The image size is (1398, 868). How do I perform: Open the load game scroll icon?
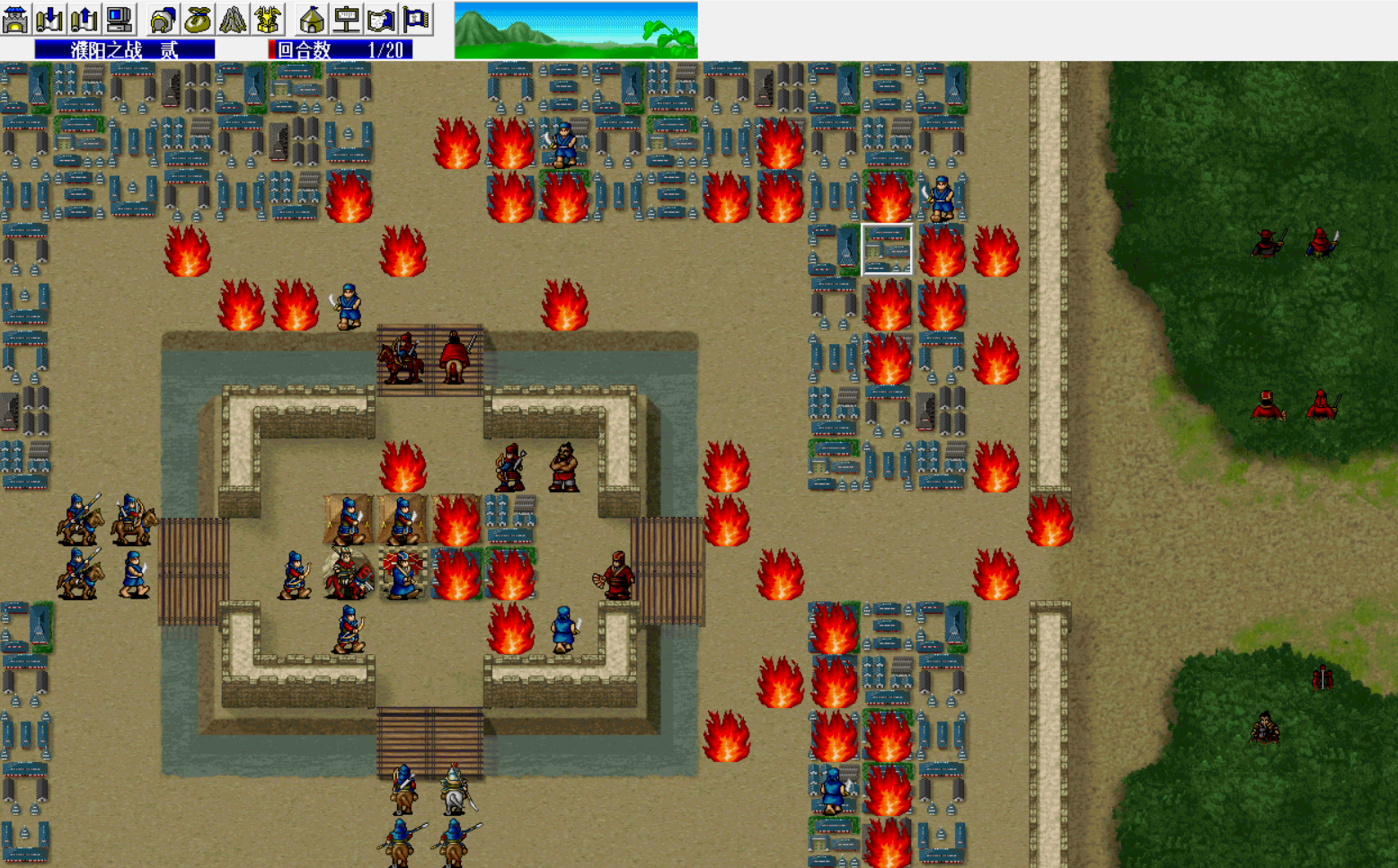[50, 19]
